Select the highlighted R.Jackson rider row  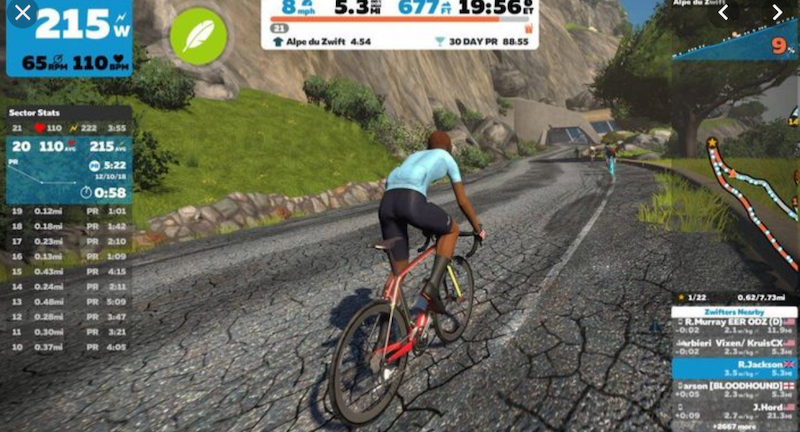click(735, 369)
